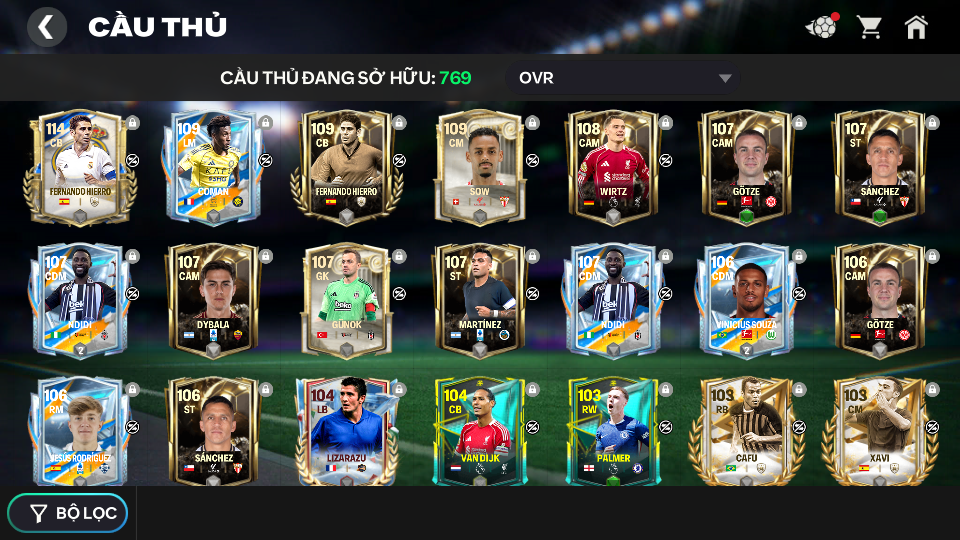Viewport: 960px width, 540px height.
Task: Open the Vinicius Souza card
Action: point(746,298)
